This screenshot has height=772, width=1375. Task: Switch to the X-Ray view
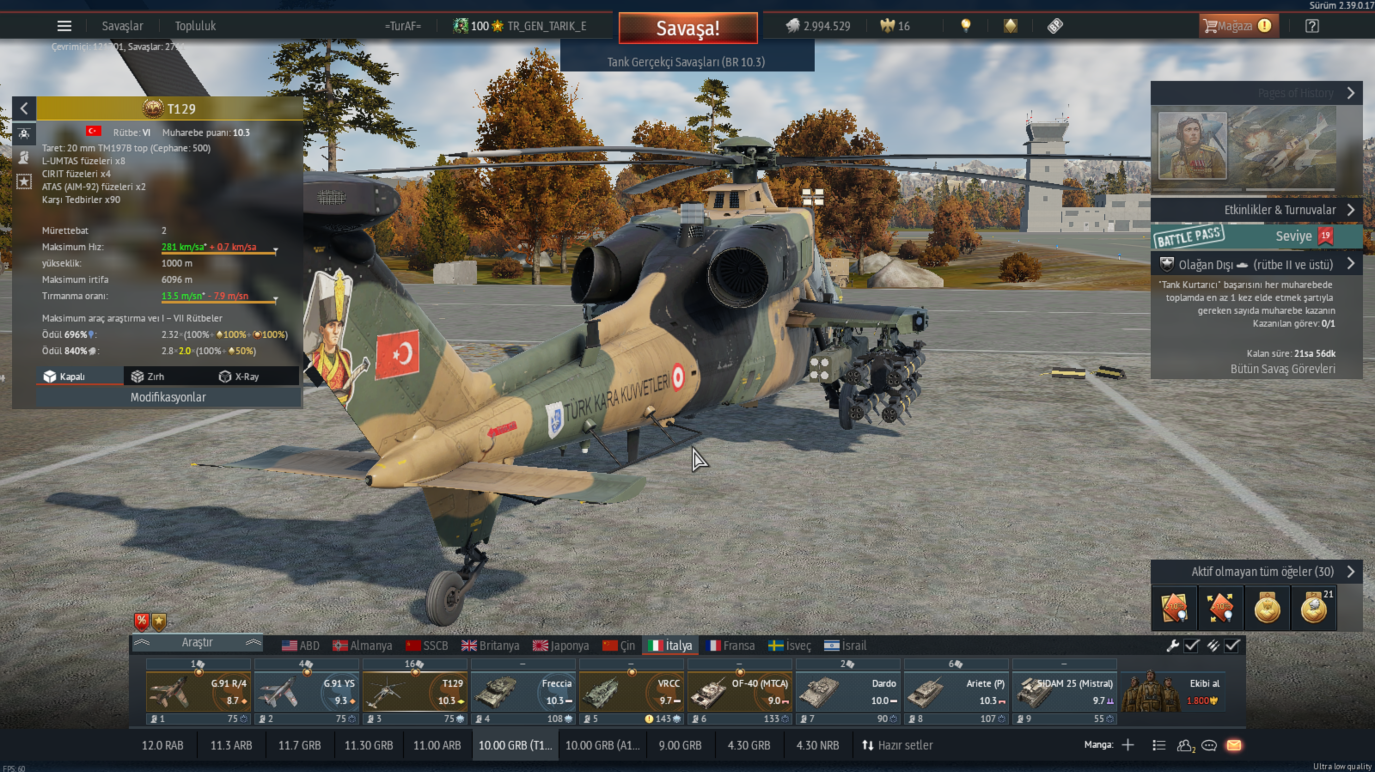pyautogui.click(x=239, y=377)
